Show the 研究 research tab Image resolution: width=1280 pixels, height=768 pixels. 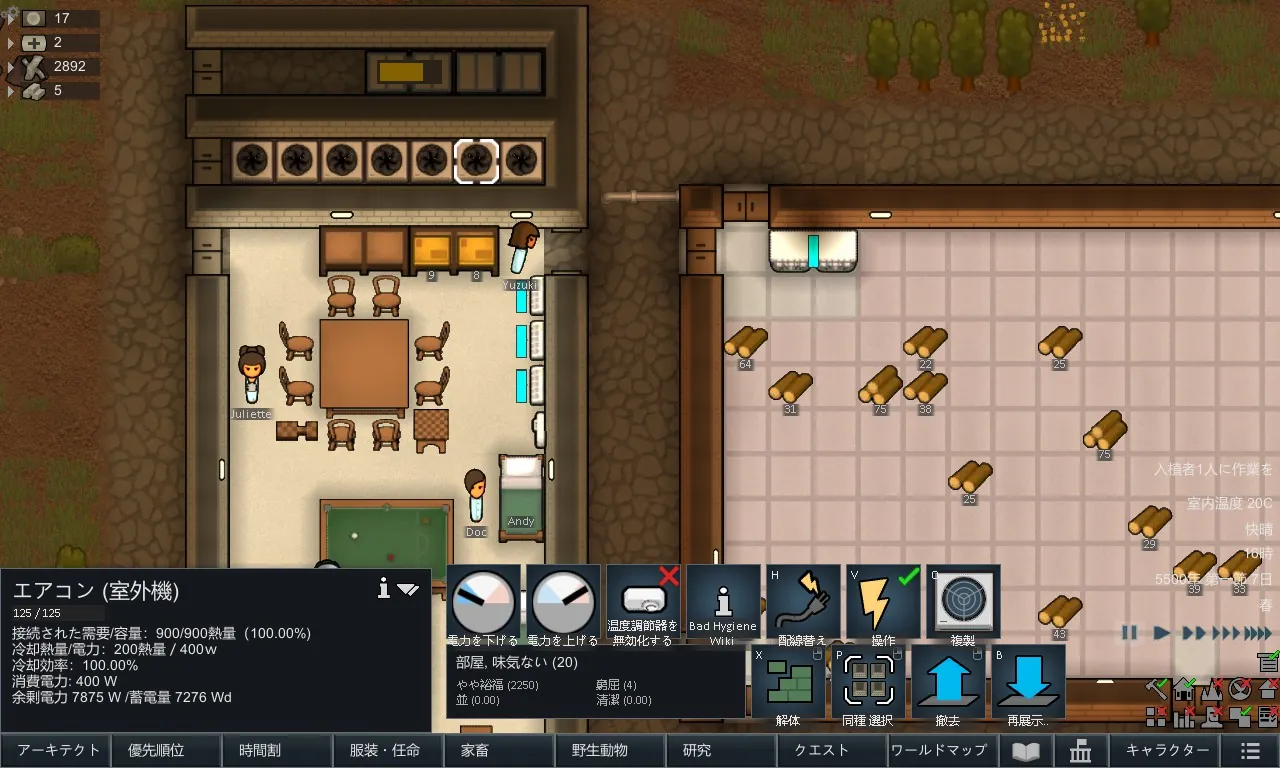(x=718, y=750)
